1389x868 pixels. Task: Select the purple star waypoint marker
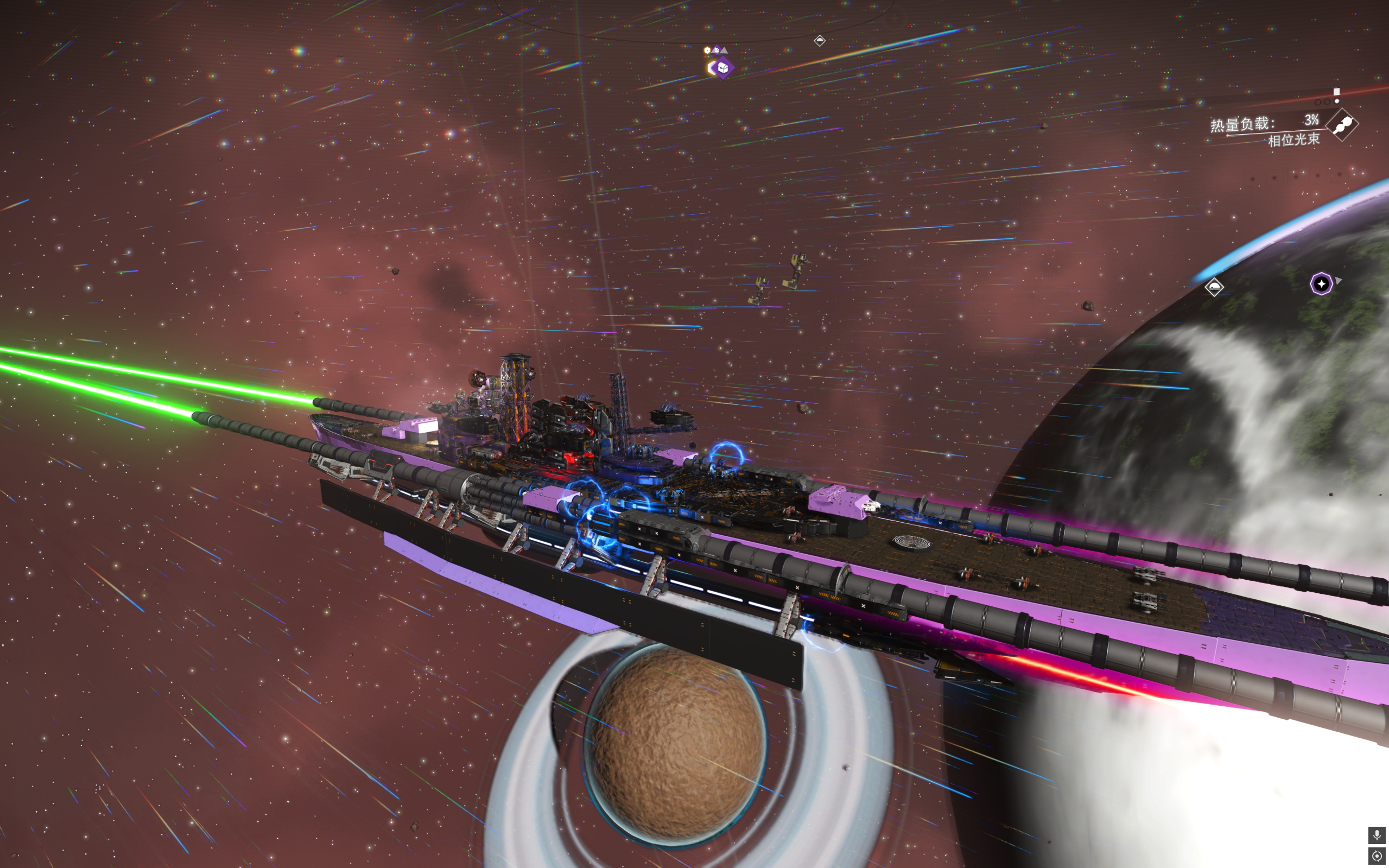(x=1321, y=283)
